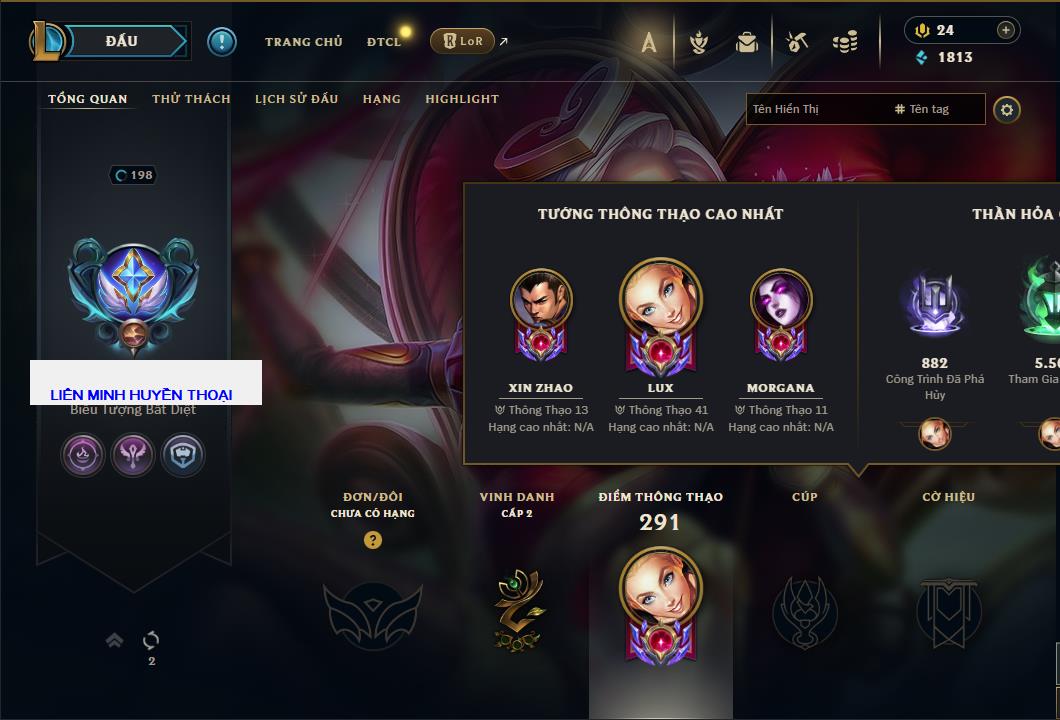Launch the LoR link button

462,41
